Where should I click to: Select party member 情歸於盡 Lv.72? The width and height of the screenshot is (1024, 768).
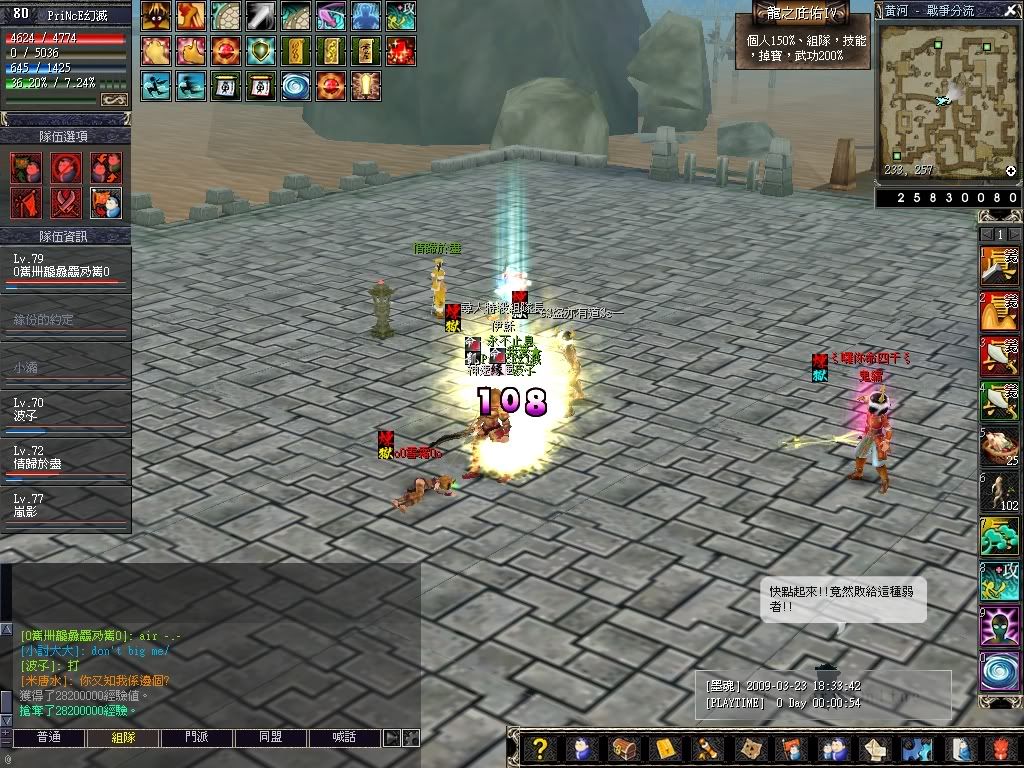click(65, 457)
